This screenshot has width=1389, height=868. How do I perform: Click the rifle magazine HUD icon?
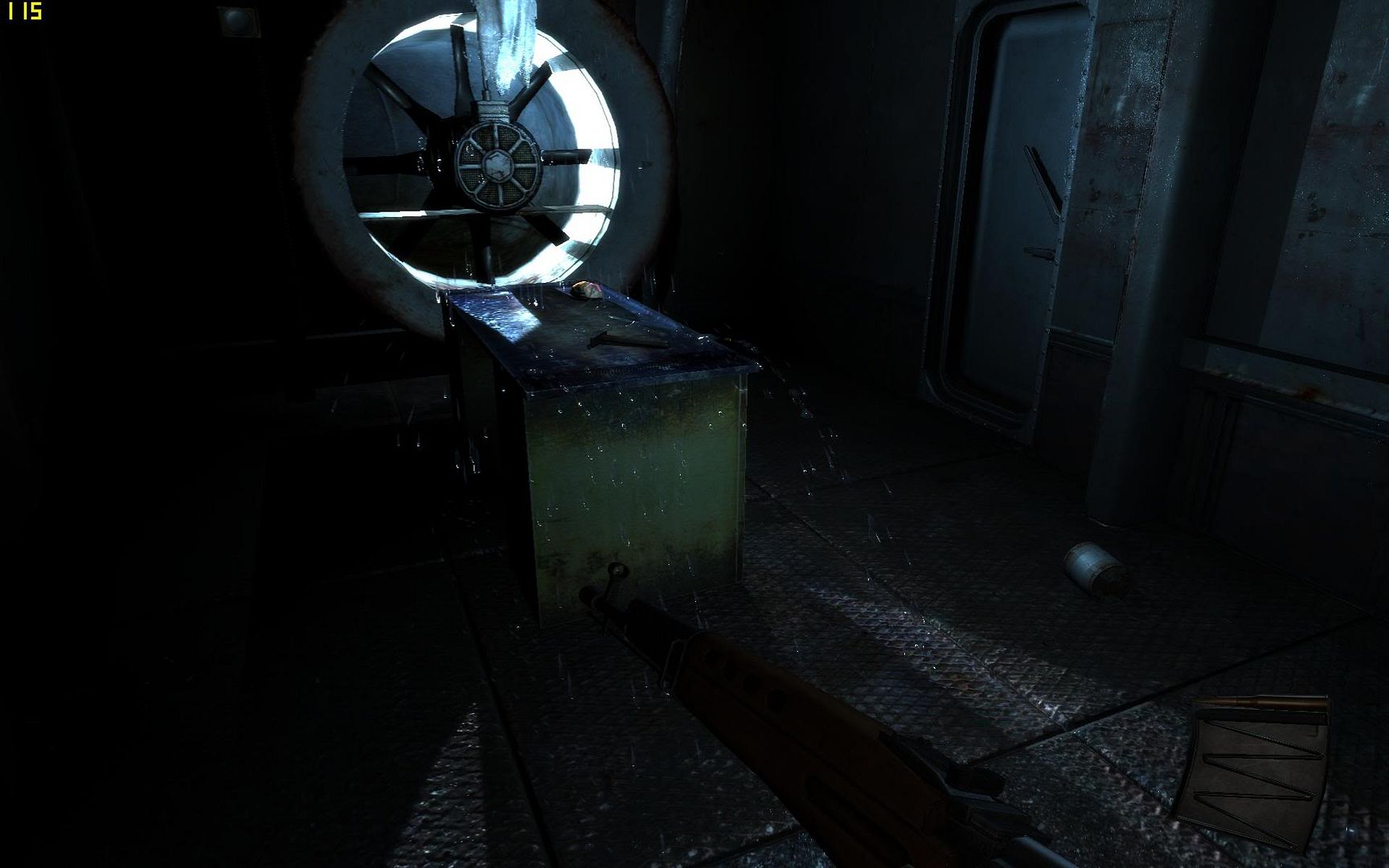coord(1256,770)
